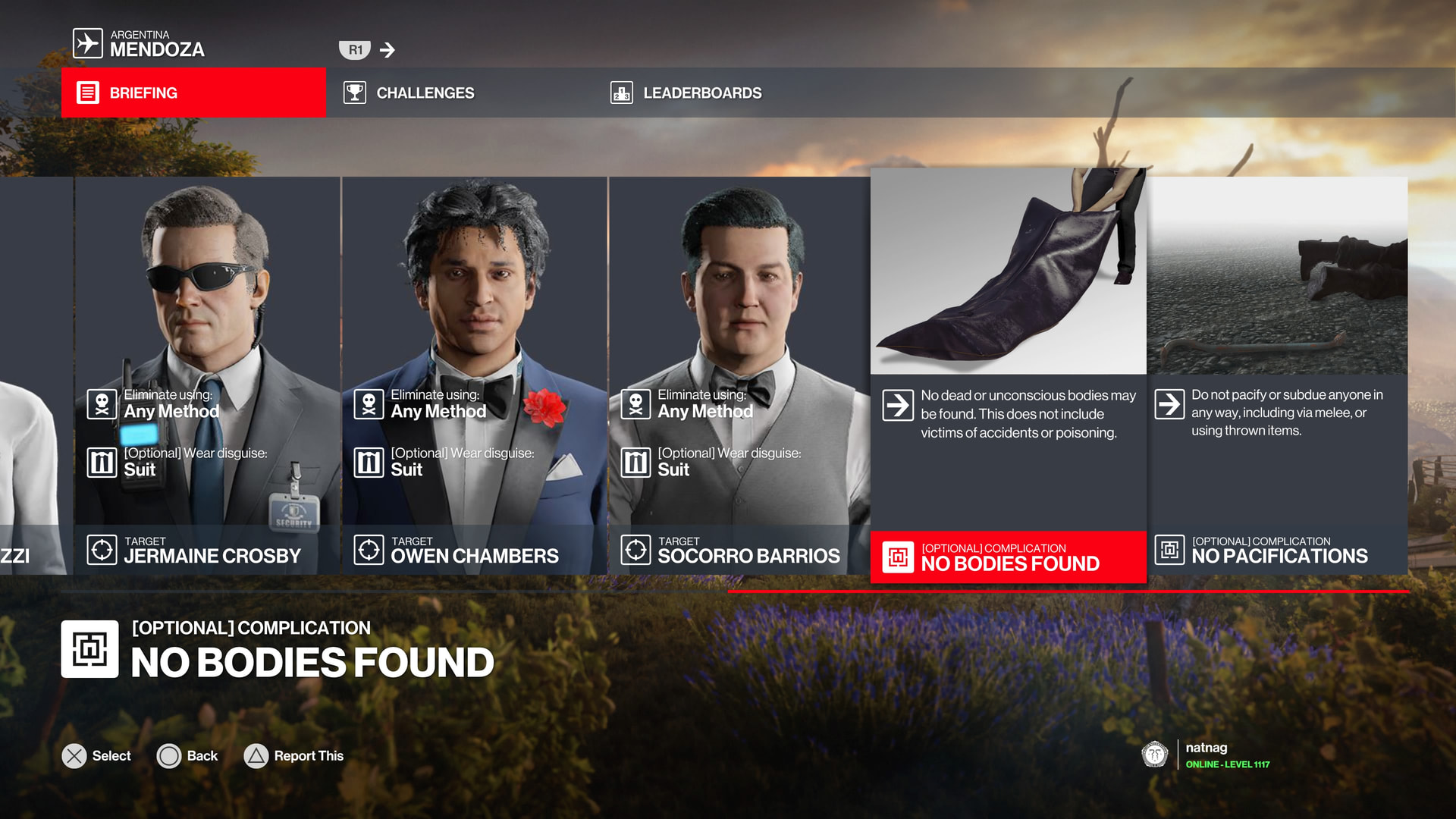Open the No Pacifications complication card
1456x819 pixels.
click(1278, 375)
